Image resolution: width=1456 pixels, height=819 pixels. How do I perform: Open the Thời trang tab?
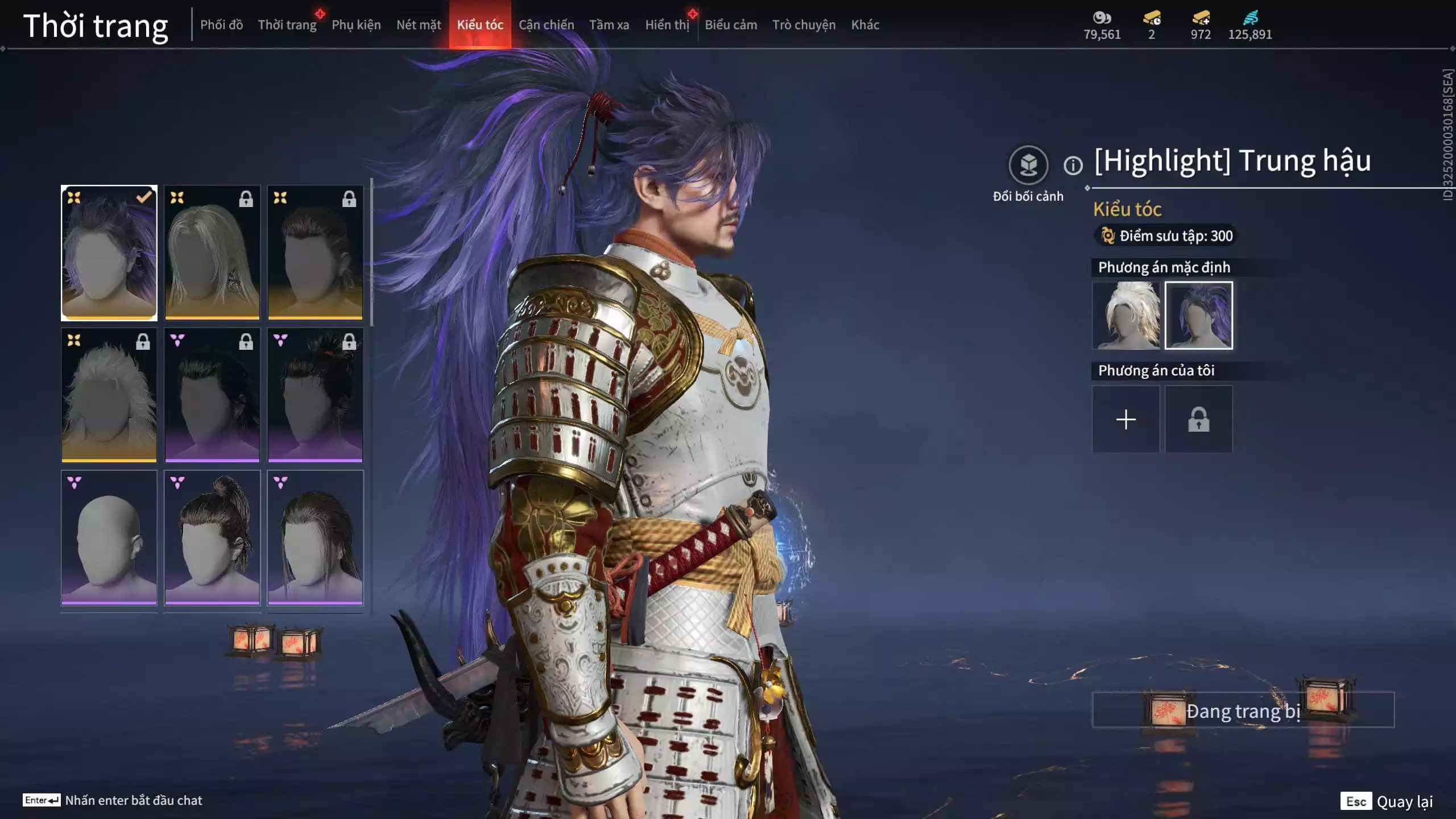pos(287,25)
